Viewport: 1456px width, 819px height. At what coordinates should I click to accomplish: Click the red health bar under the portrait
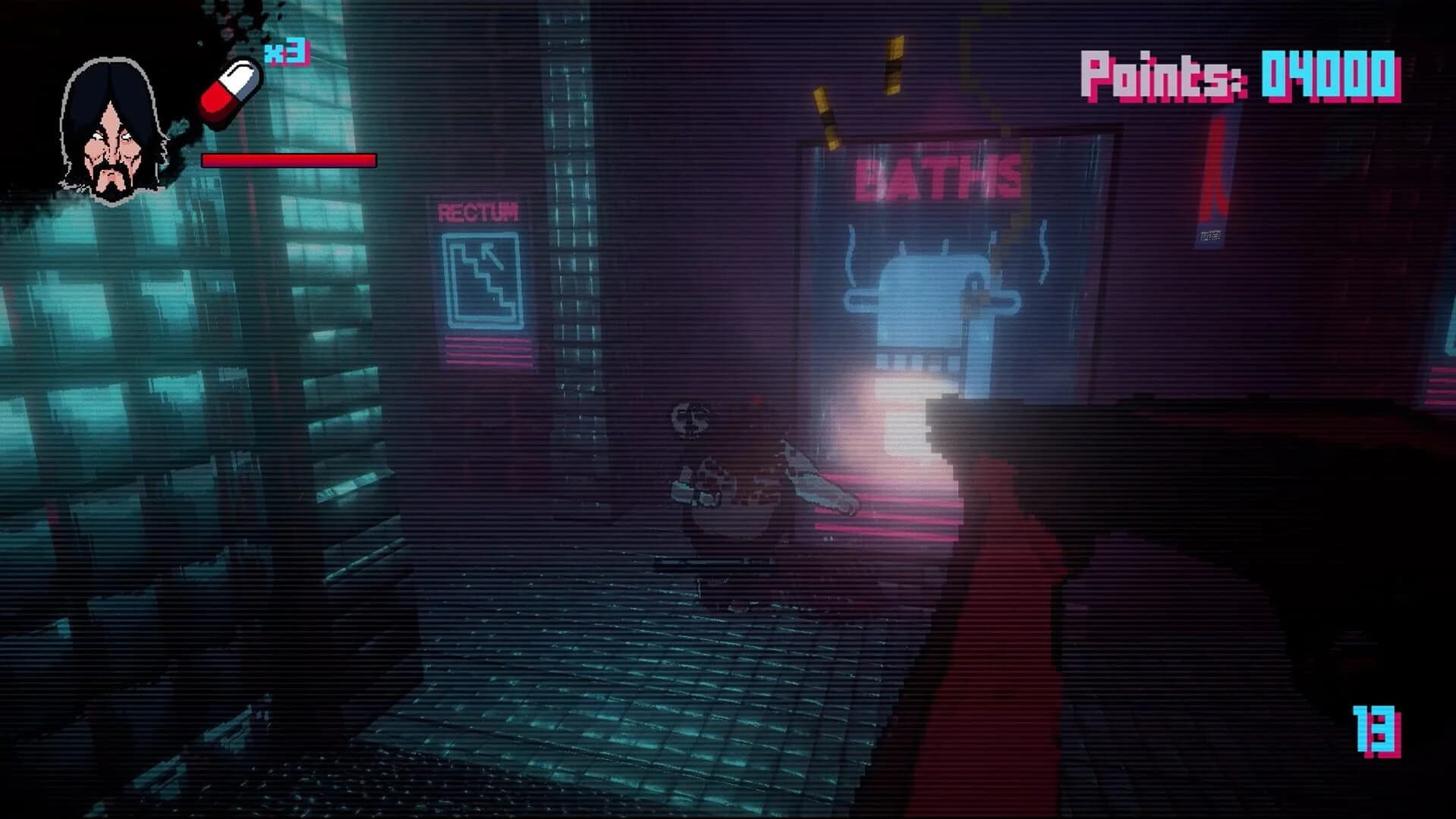tap(287, 159)
